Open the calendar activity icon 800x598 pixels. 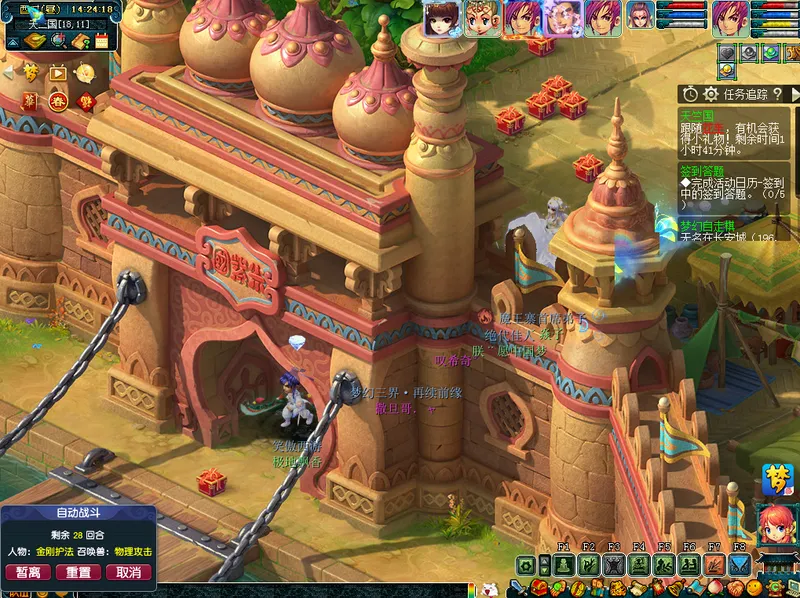(x=101, y=41)
